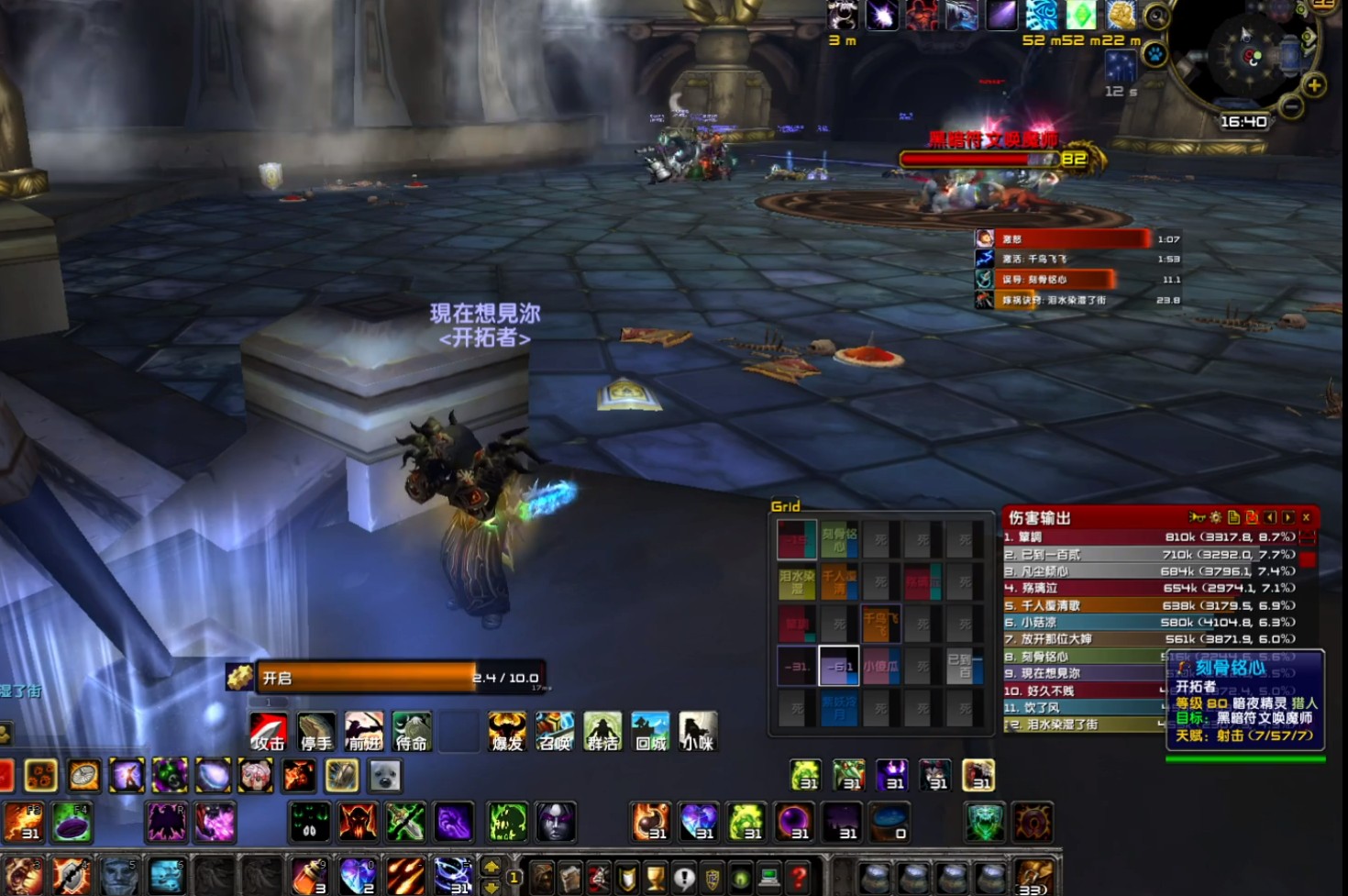
Task: Click the 召唤 summon ability icon
Action: [555, 732]
